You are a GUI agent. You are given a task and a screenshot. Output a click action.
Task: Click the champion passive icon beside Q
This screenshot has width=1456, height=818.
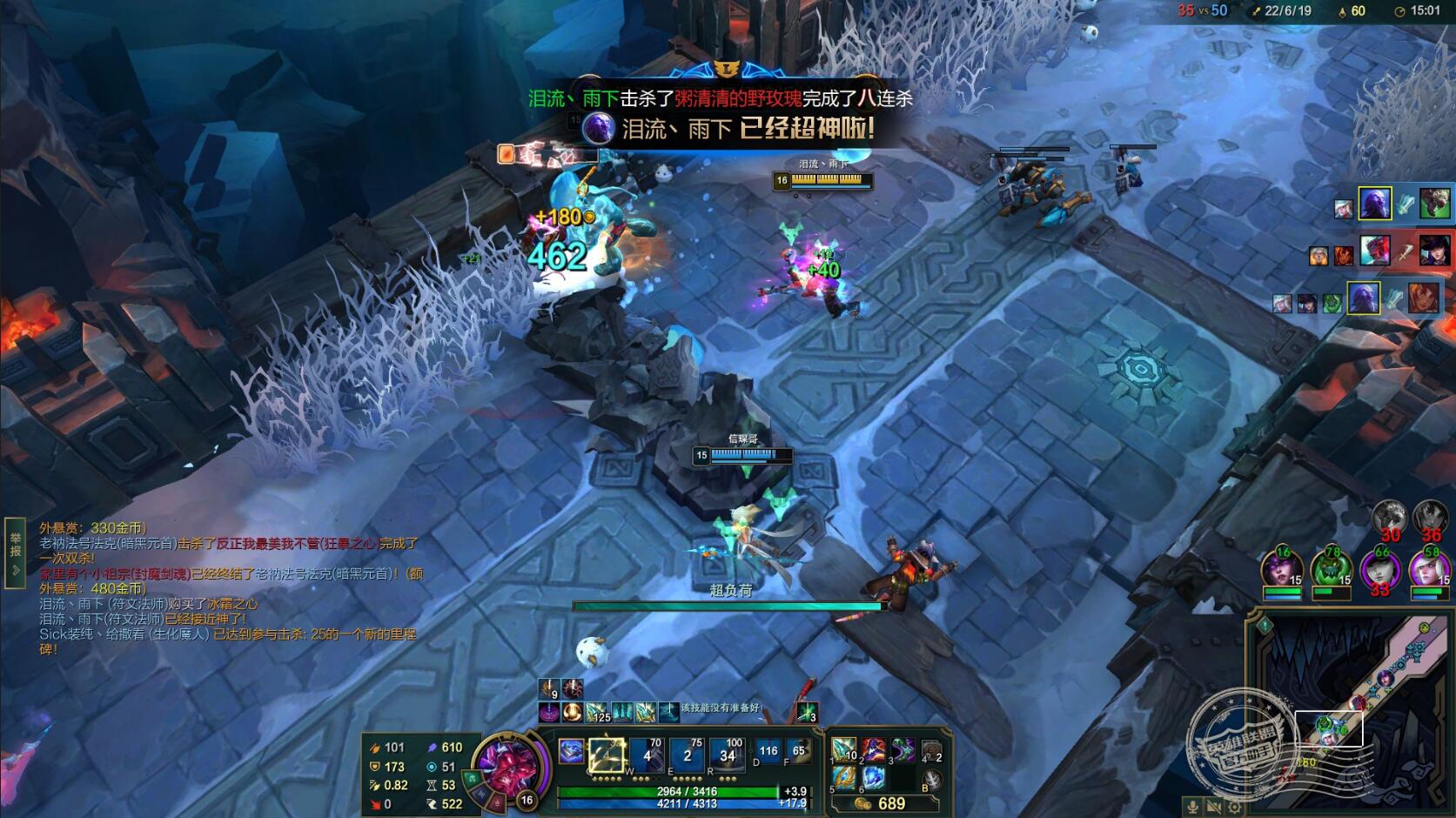[x=571, y=751]
